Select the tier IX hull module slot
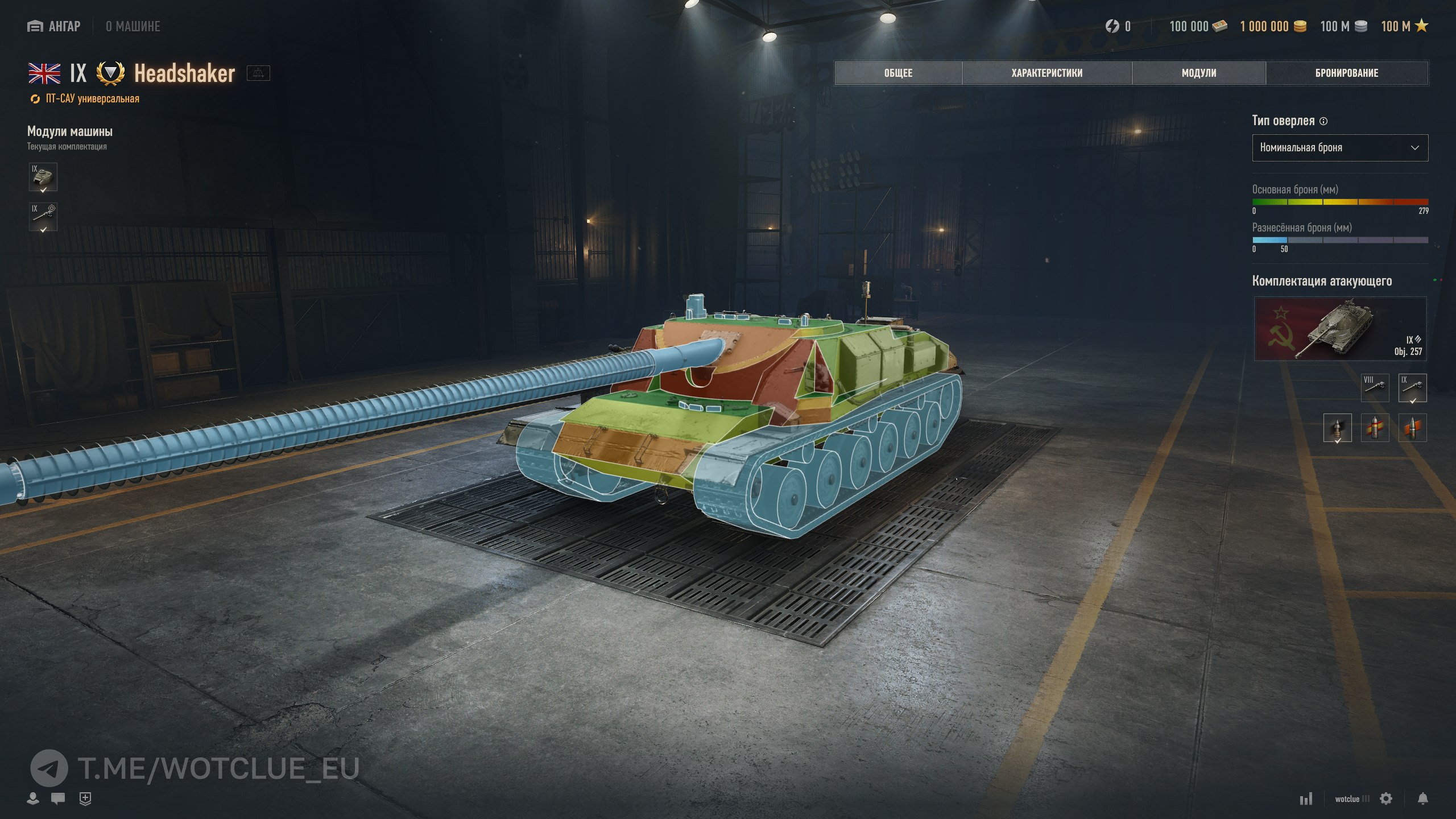The height and width of the screenshot is (819, 1456). point(43,177)
